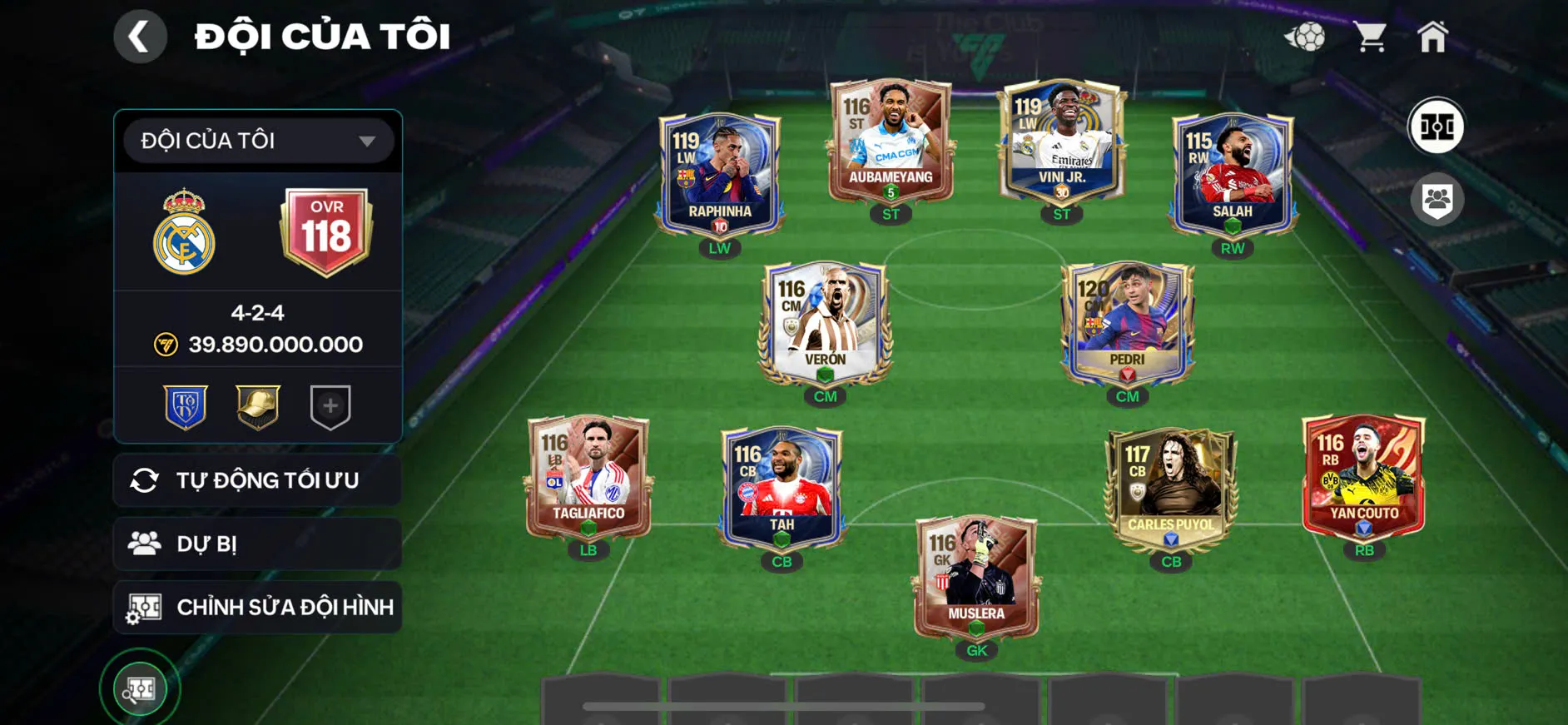Viewport: 1568px width, 725px height.
Task: Select the Raphinha LW player card
Action: [720, 175]
